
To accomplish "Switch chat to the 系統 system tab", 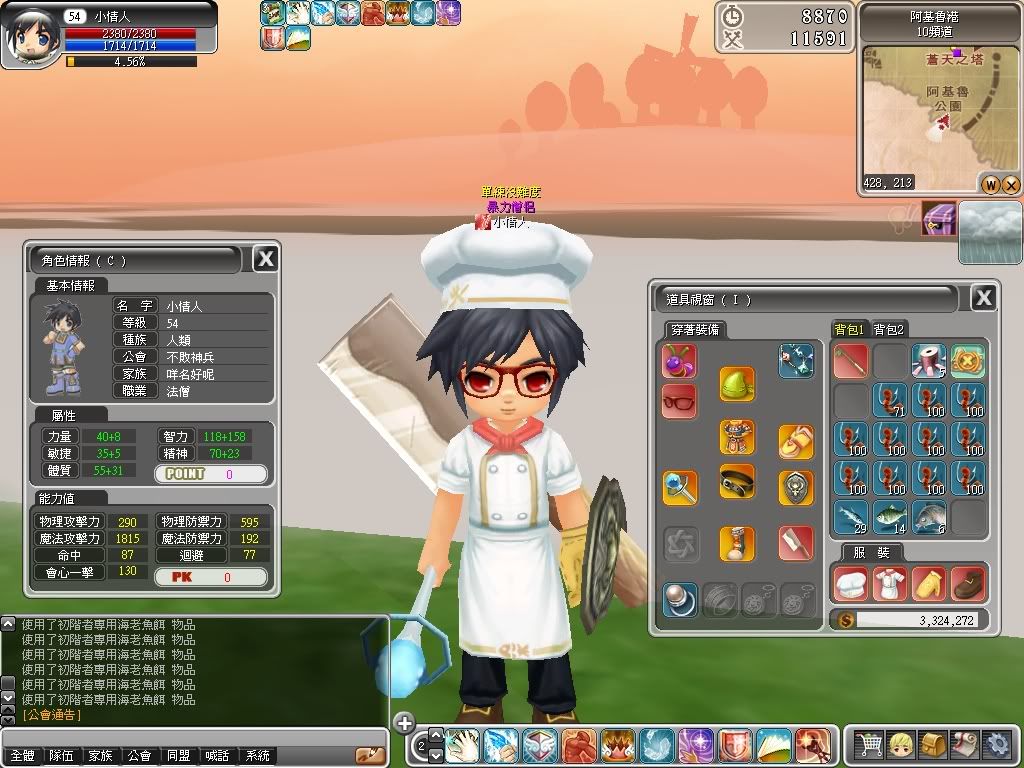I will (258, 756).
